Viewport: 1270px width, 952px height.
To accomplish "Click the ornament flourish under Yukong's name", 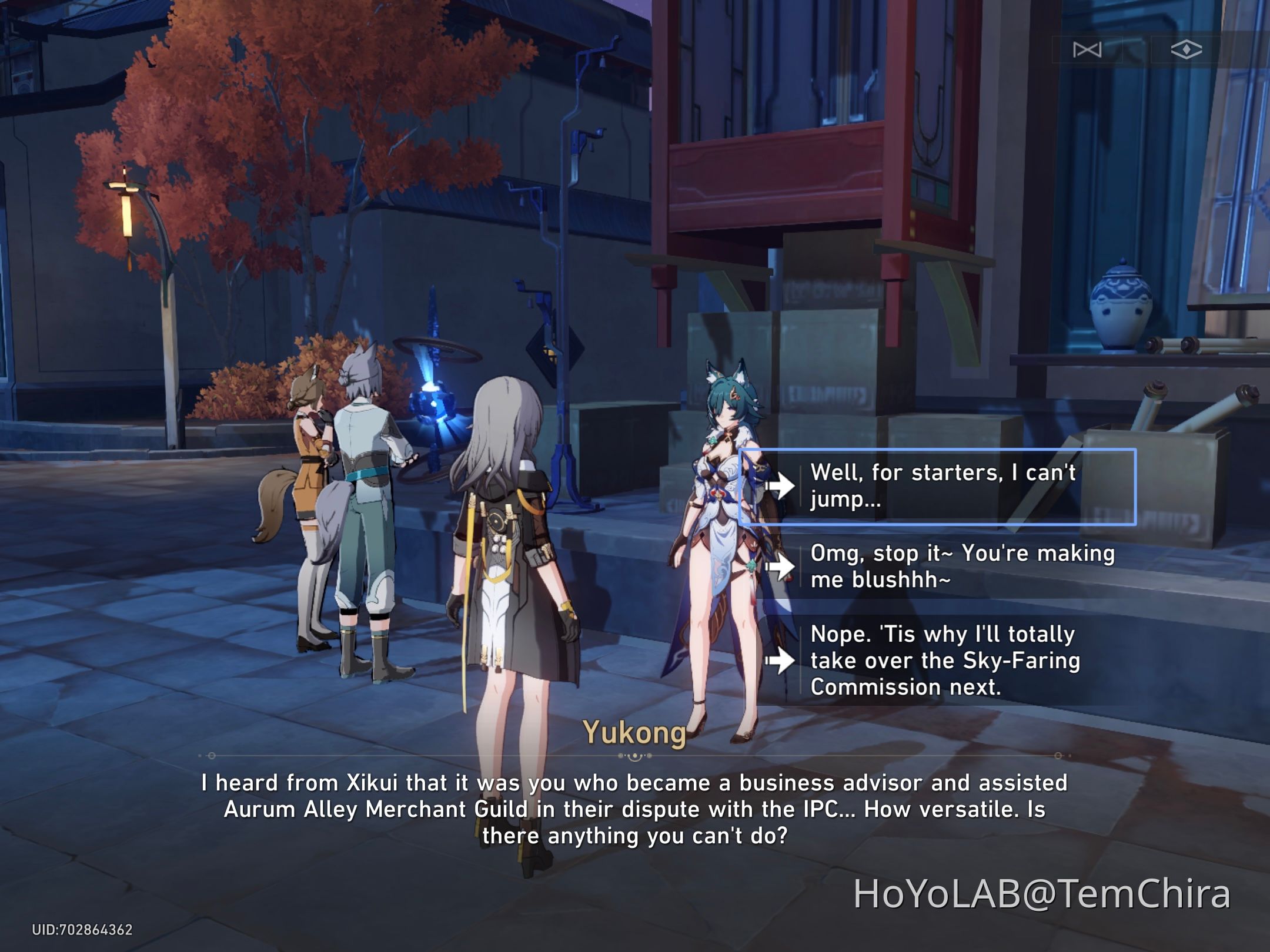I will click(x=634, y=756).
